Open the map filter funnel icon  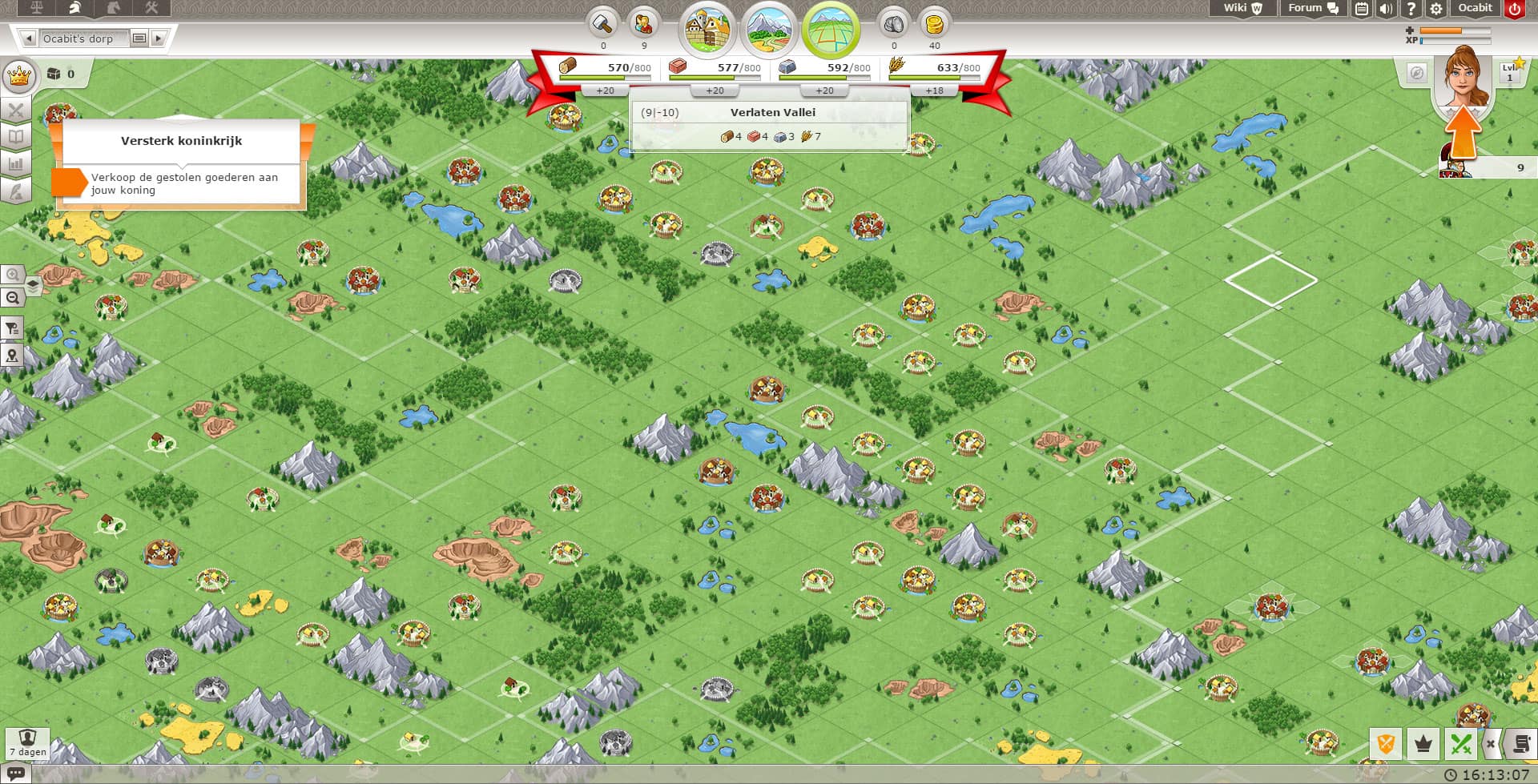click(x=13, y=328)
